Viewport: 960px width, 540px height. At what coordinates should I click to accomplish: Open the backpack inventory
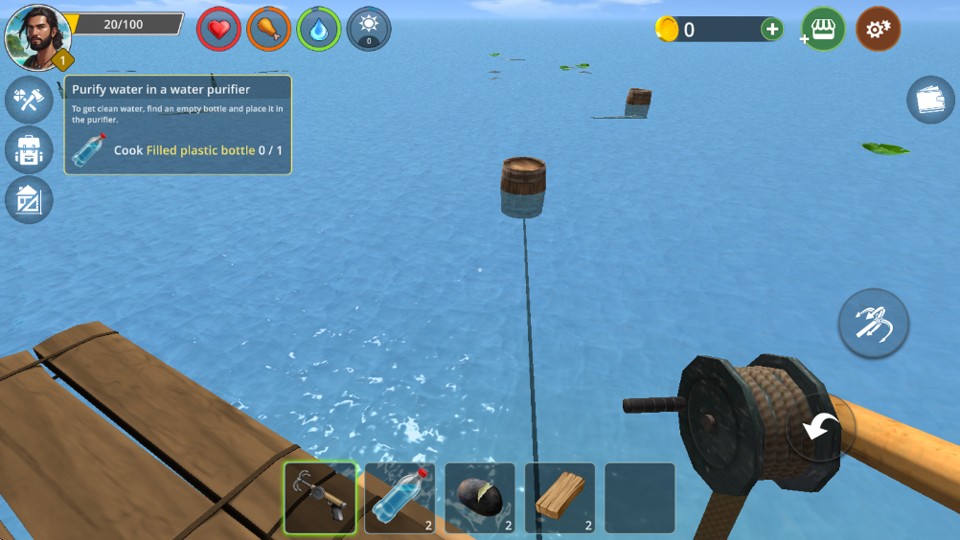click(x=28, y=150)
